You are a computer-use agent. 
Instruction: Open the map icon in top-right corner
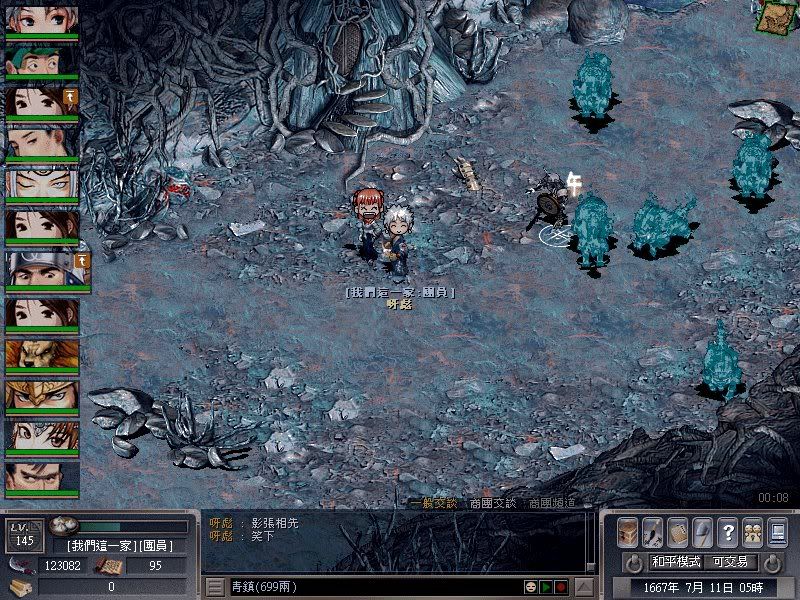(773, 16)
